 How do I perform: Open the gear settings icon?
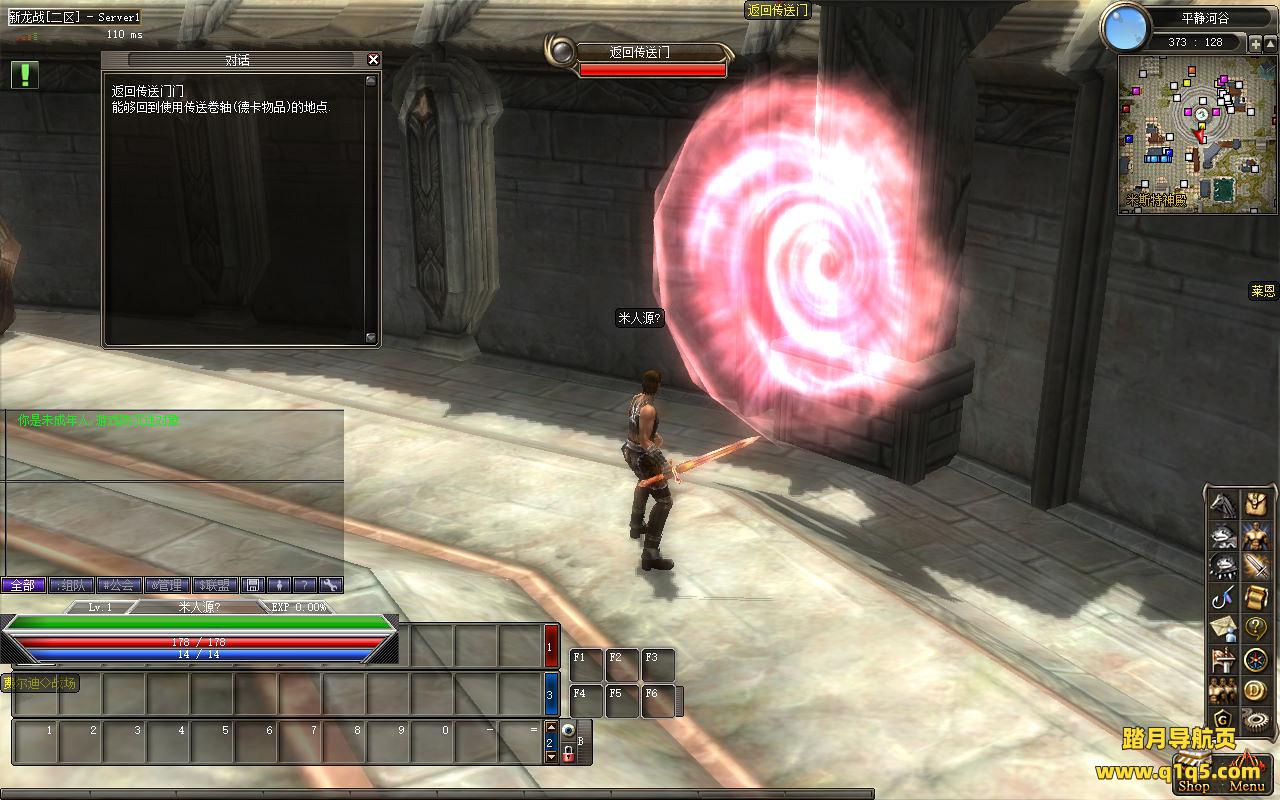tap(1255, 720)
